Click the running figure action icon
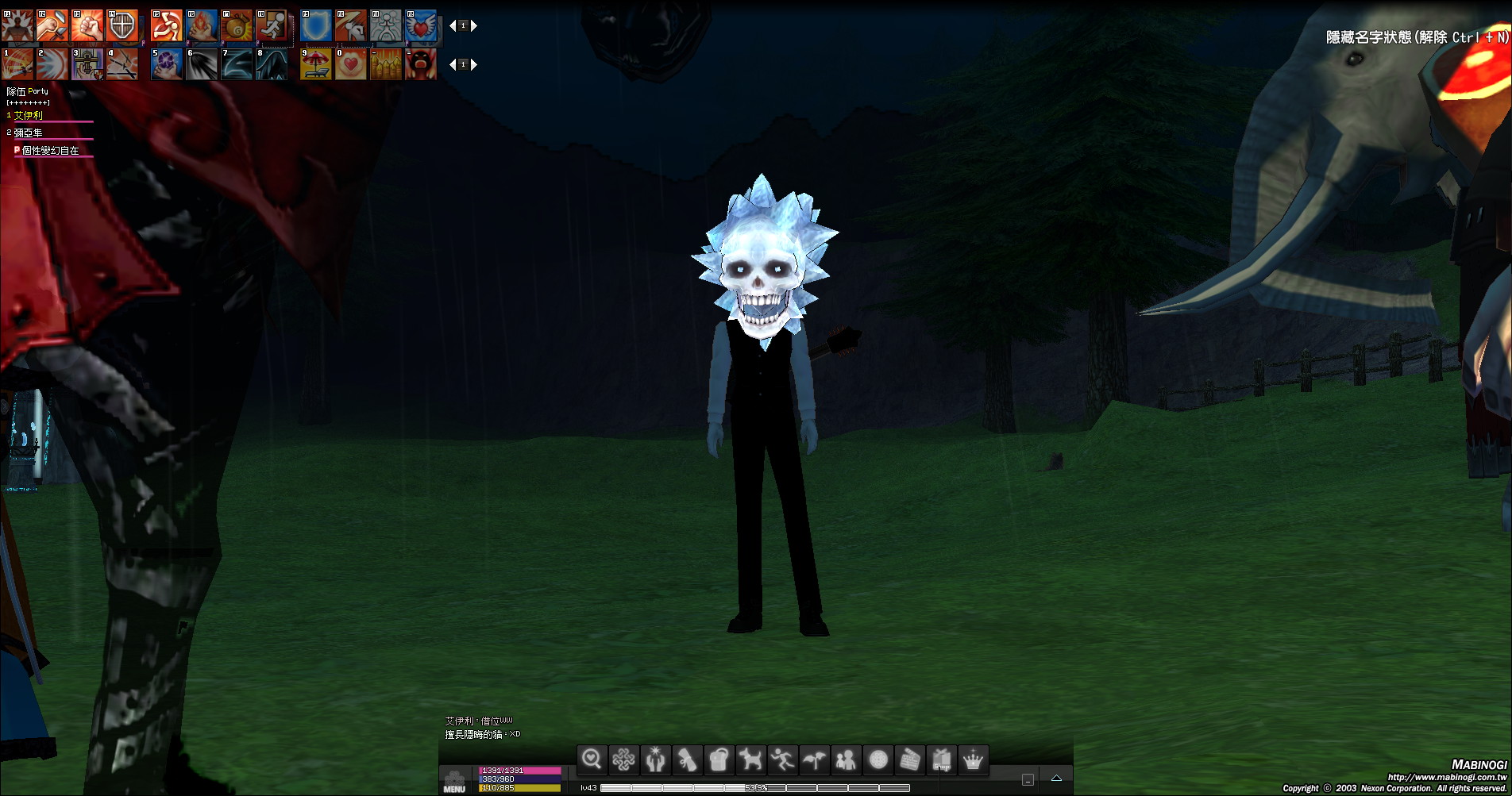 pyautogui.click(x=782, y=760)
